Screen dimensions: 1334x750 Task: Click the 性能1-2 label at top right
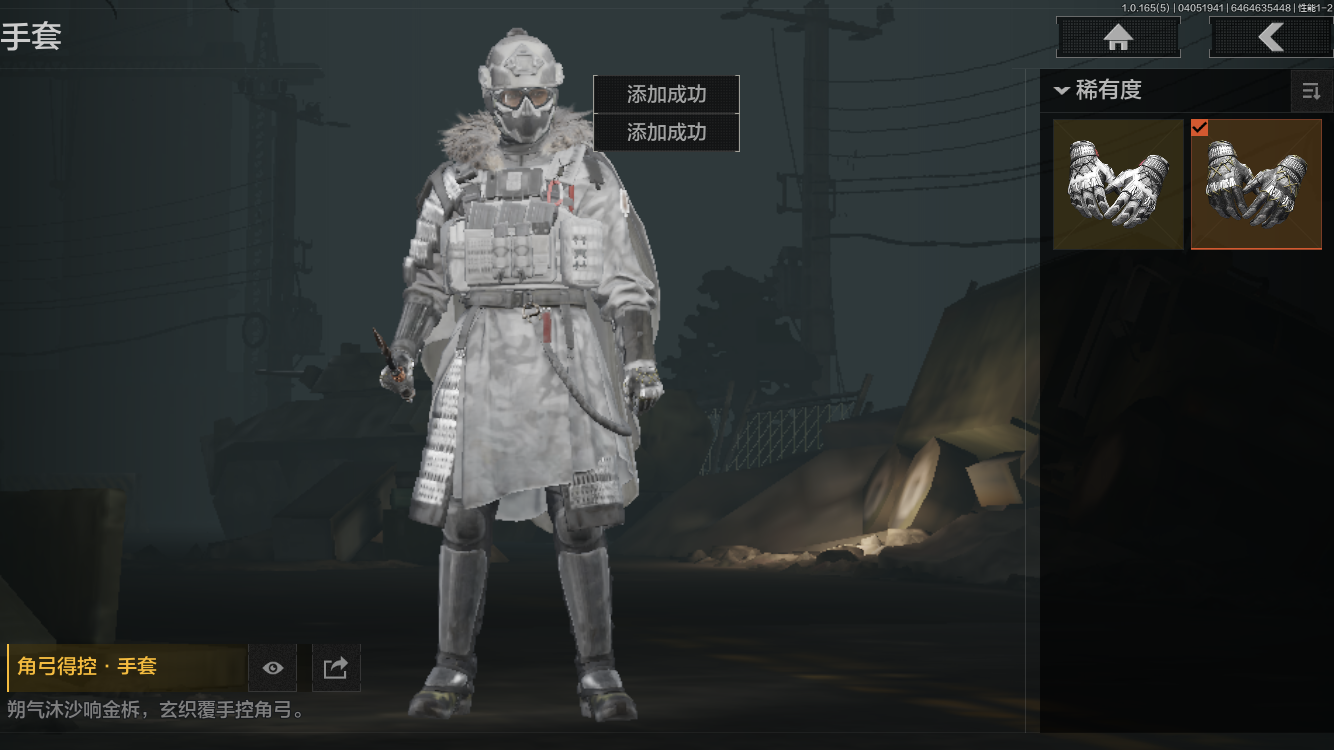1312,6
